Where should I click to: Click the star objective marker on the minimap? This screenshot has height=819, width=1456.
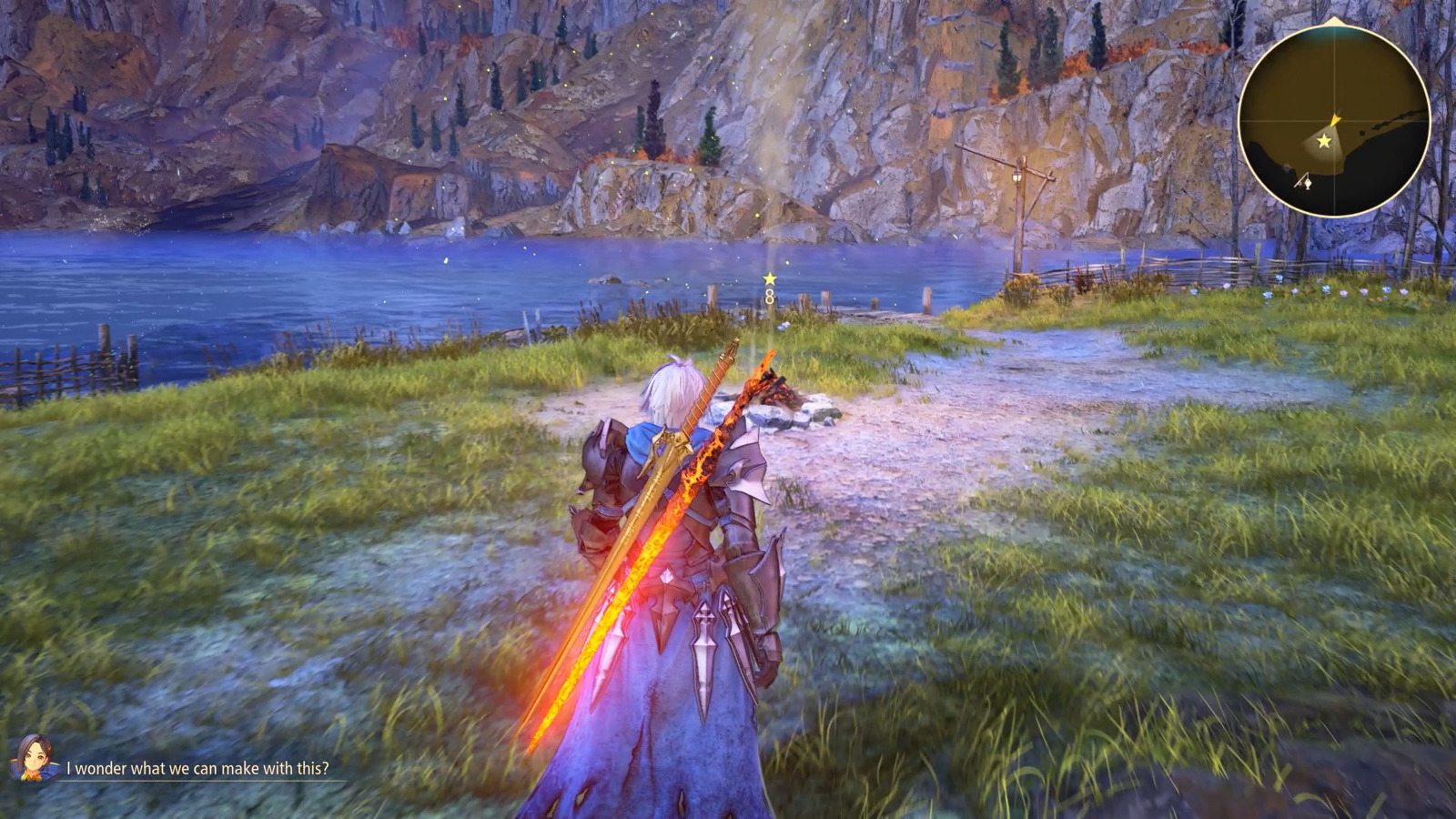[1324, 141]
